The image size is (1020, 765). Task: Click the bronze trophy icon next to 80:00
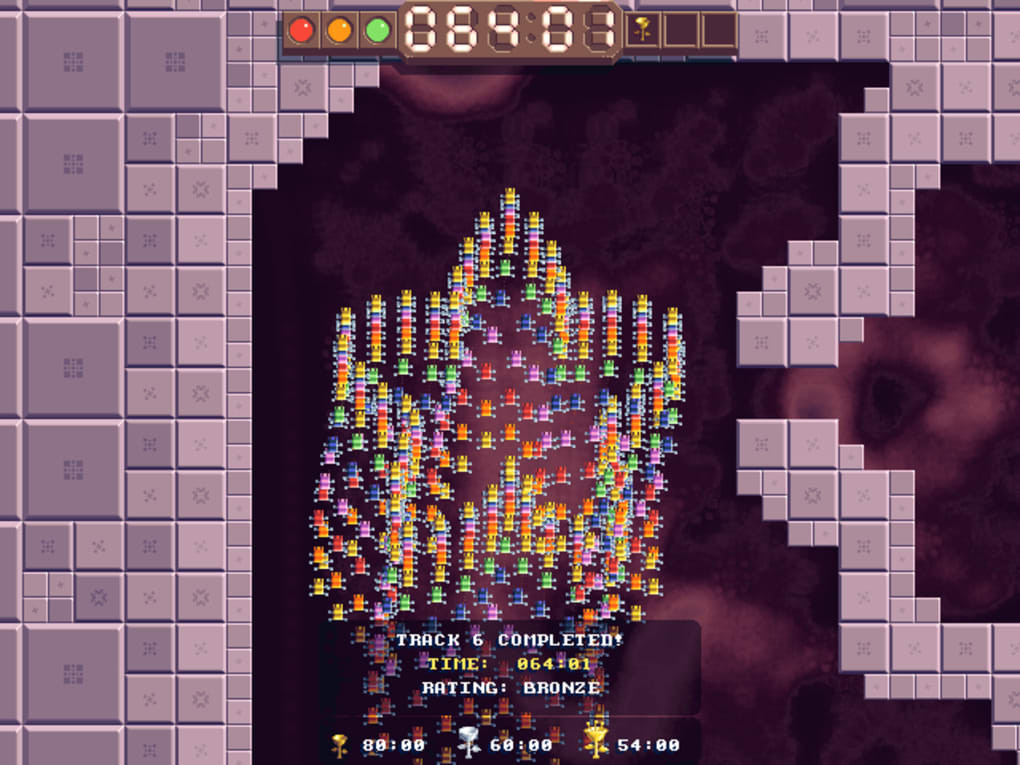341,743
